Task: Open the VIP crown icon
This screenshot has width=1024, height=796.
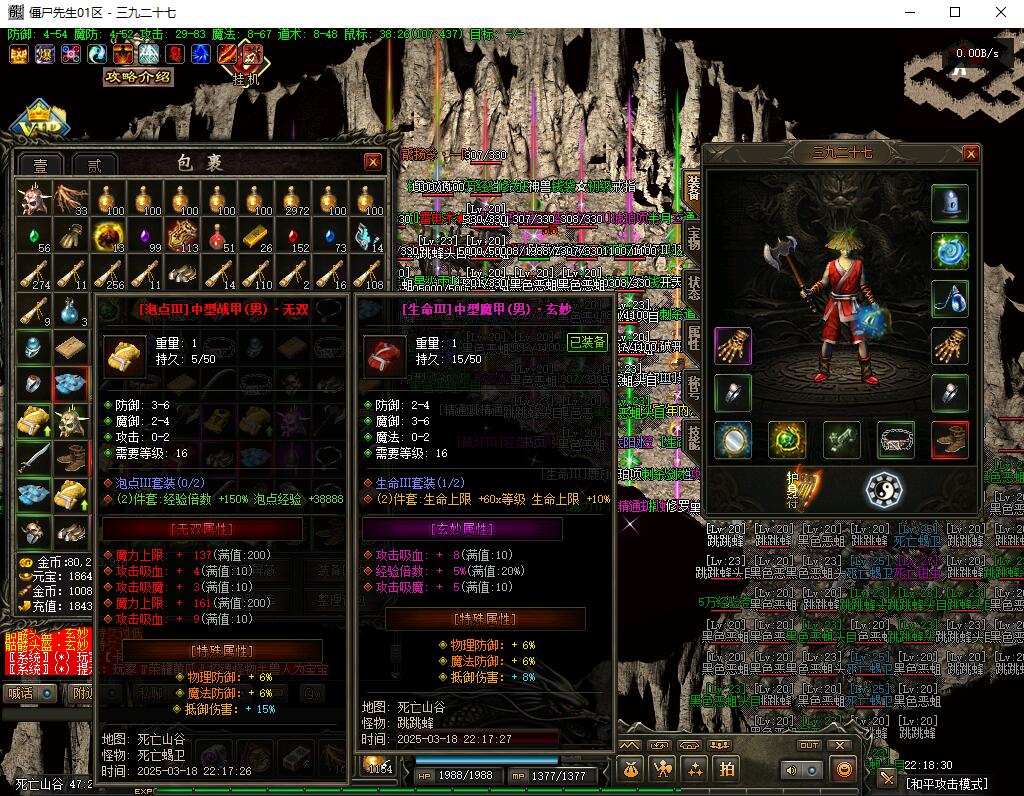Action: click(x=42, y=120)
